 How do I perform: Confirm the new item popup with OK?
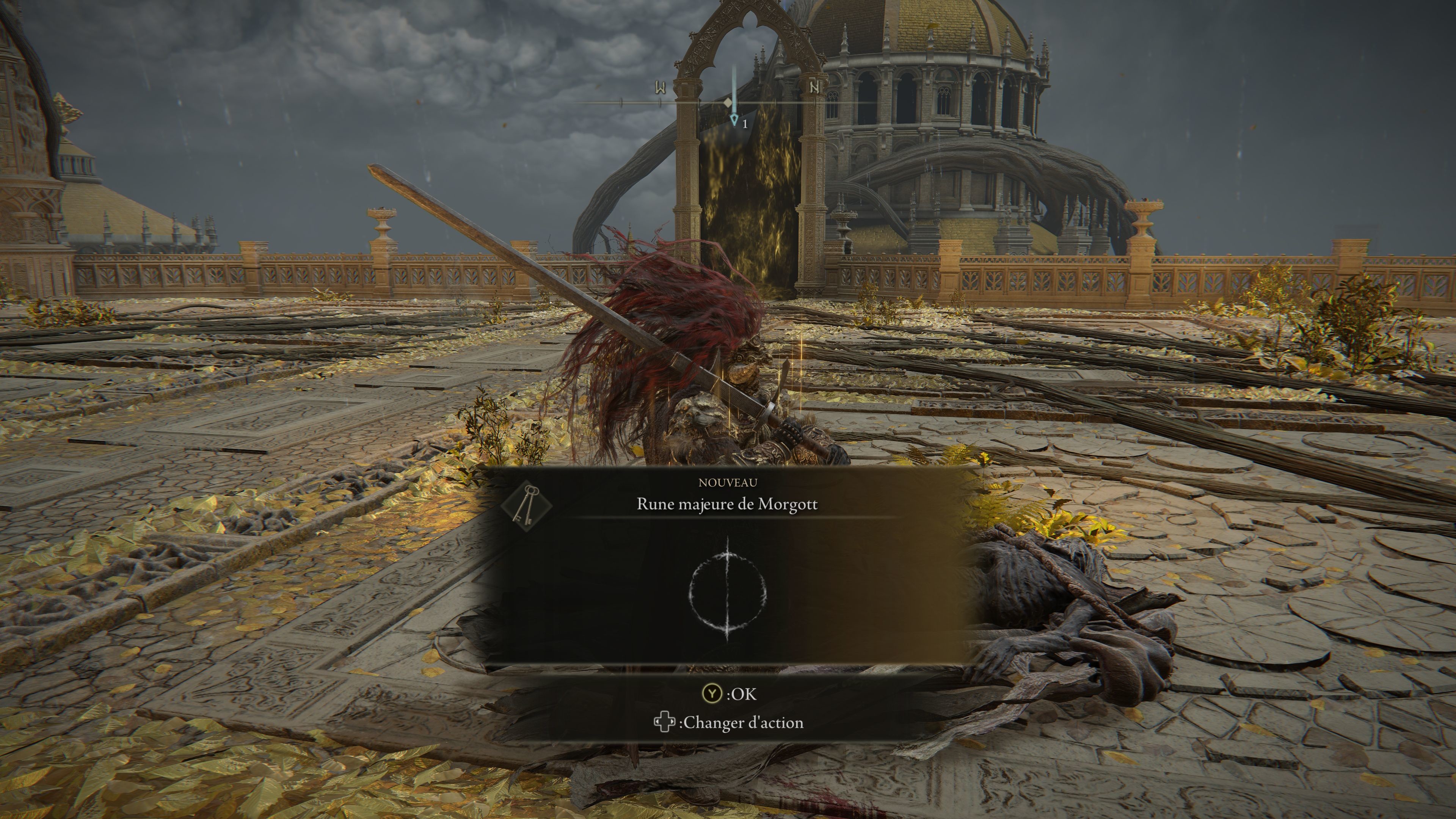728,693
